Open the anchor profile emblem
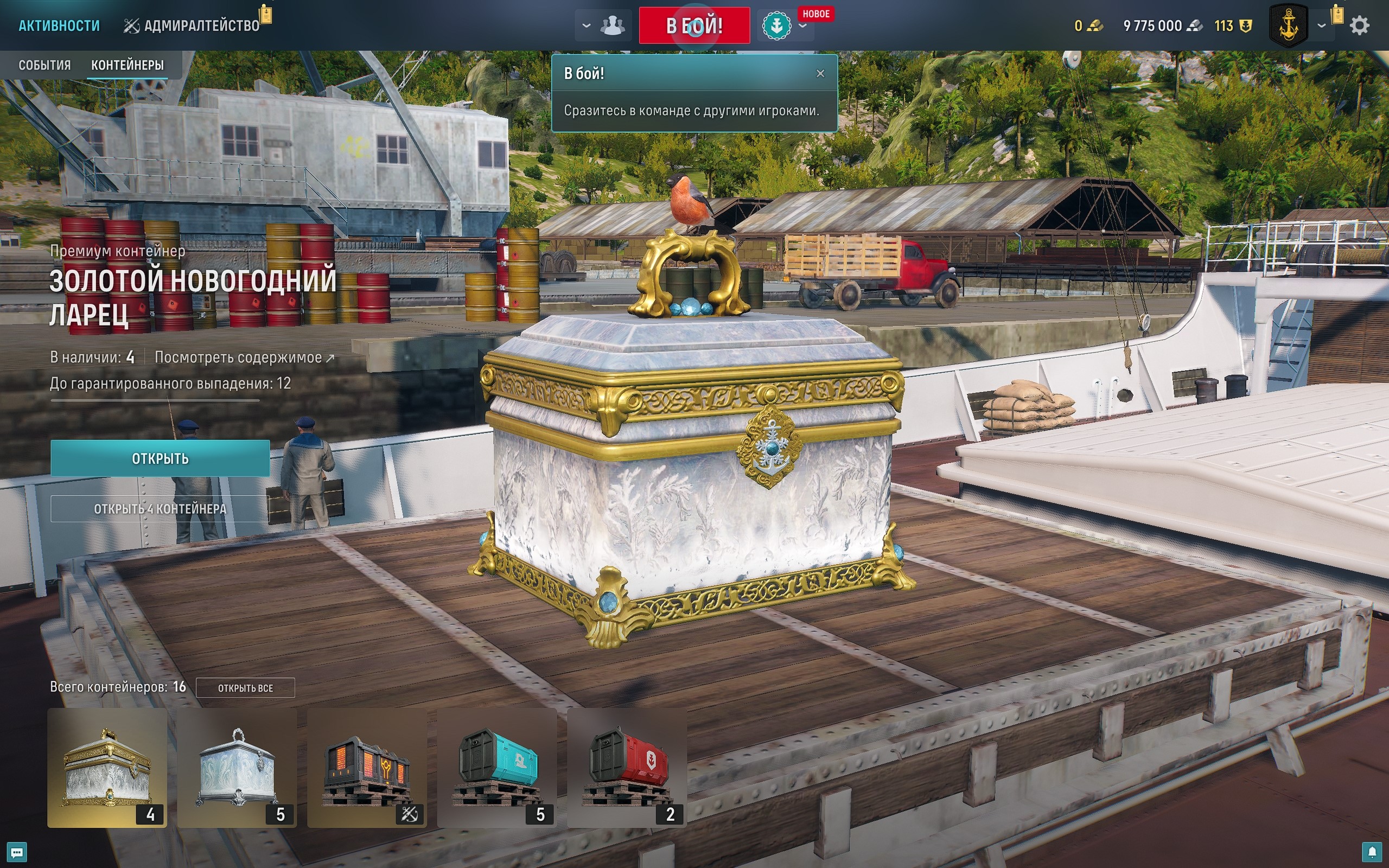 (1289, 26)
